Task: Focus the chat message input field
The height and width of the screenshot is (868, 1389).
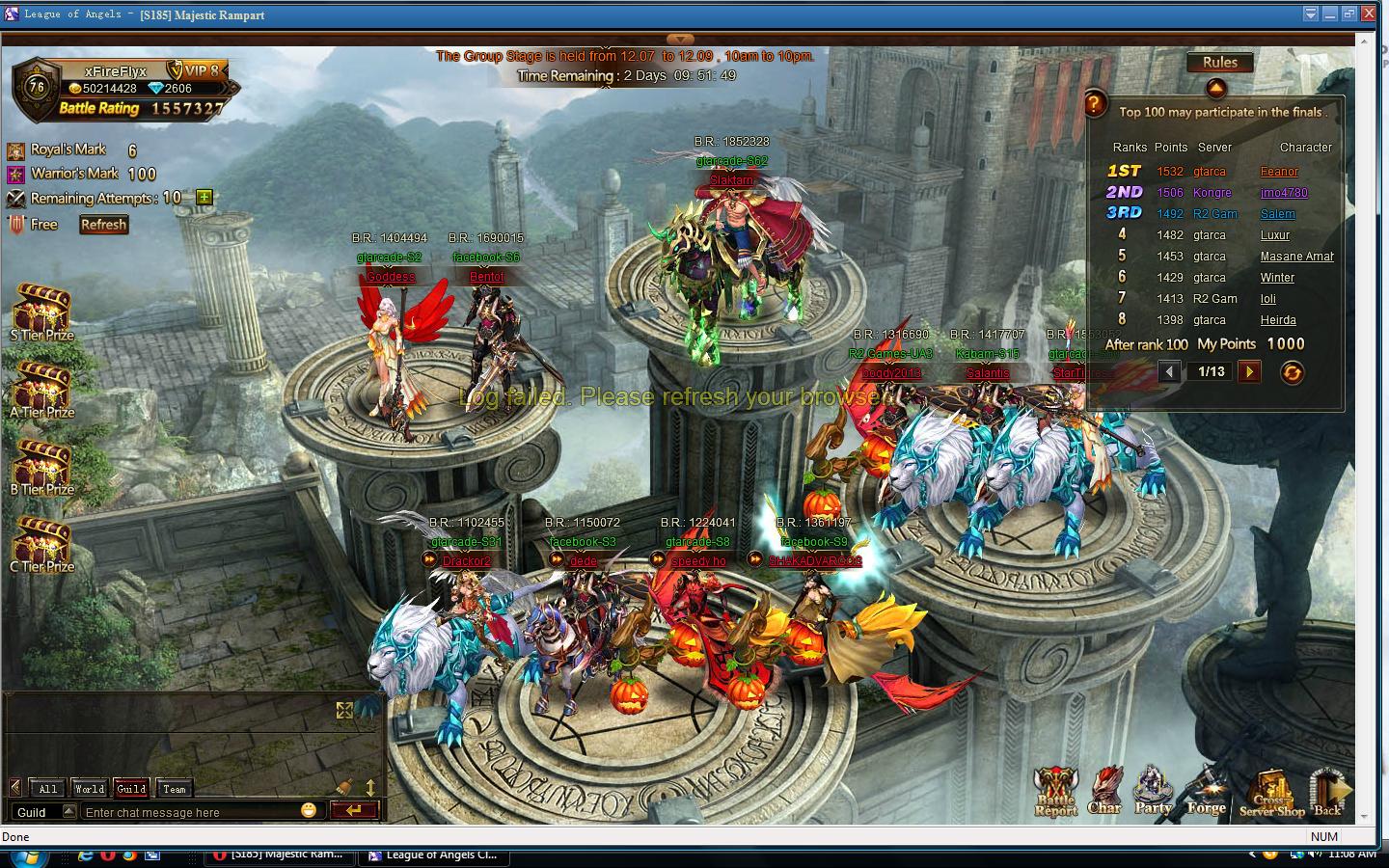Action: [x=188, y=812]
